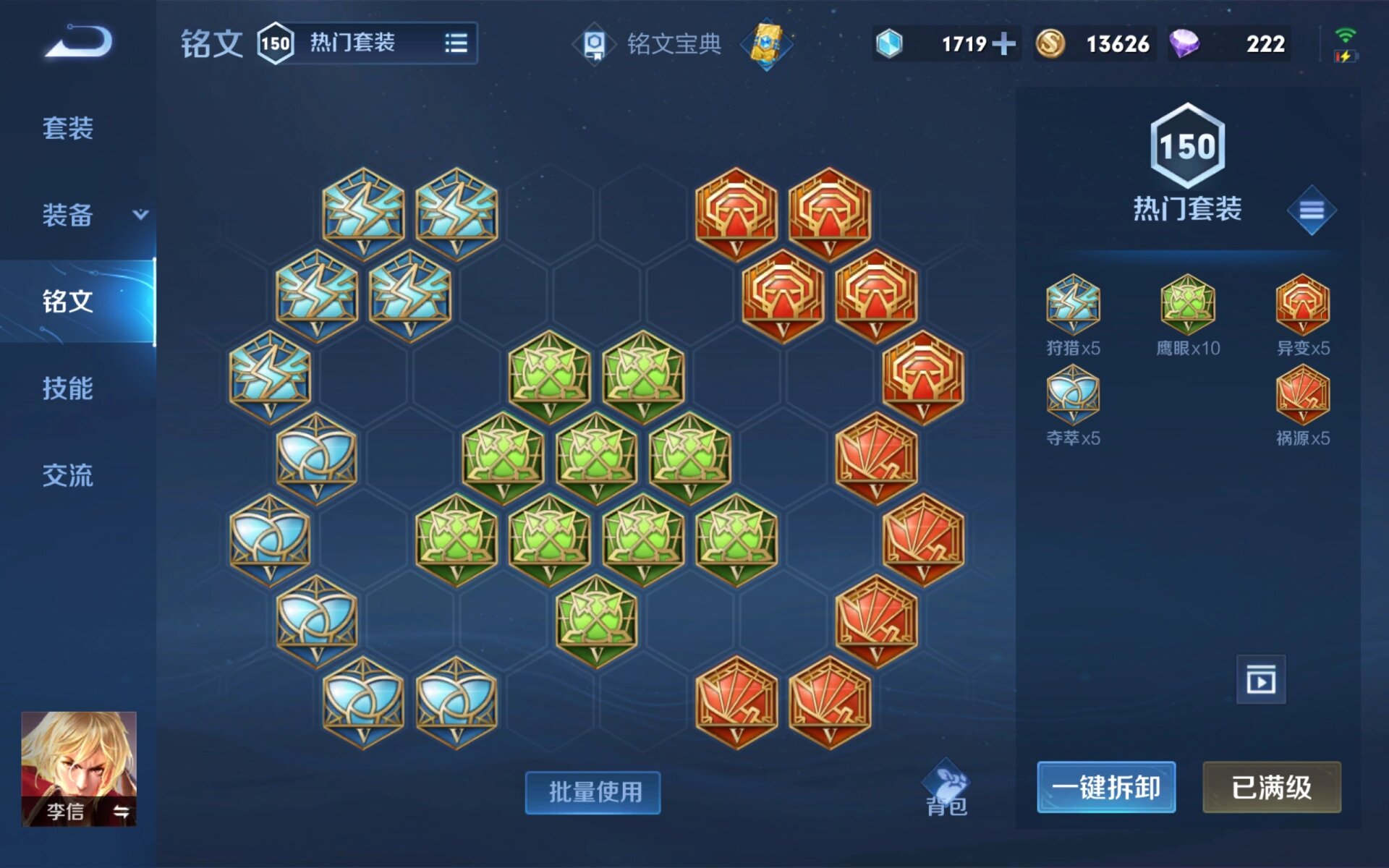Click the 一键拆卸 button
This screenshot has width=1389, height=868.
1106,788
